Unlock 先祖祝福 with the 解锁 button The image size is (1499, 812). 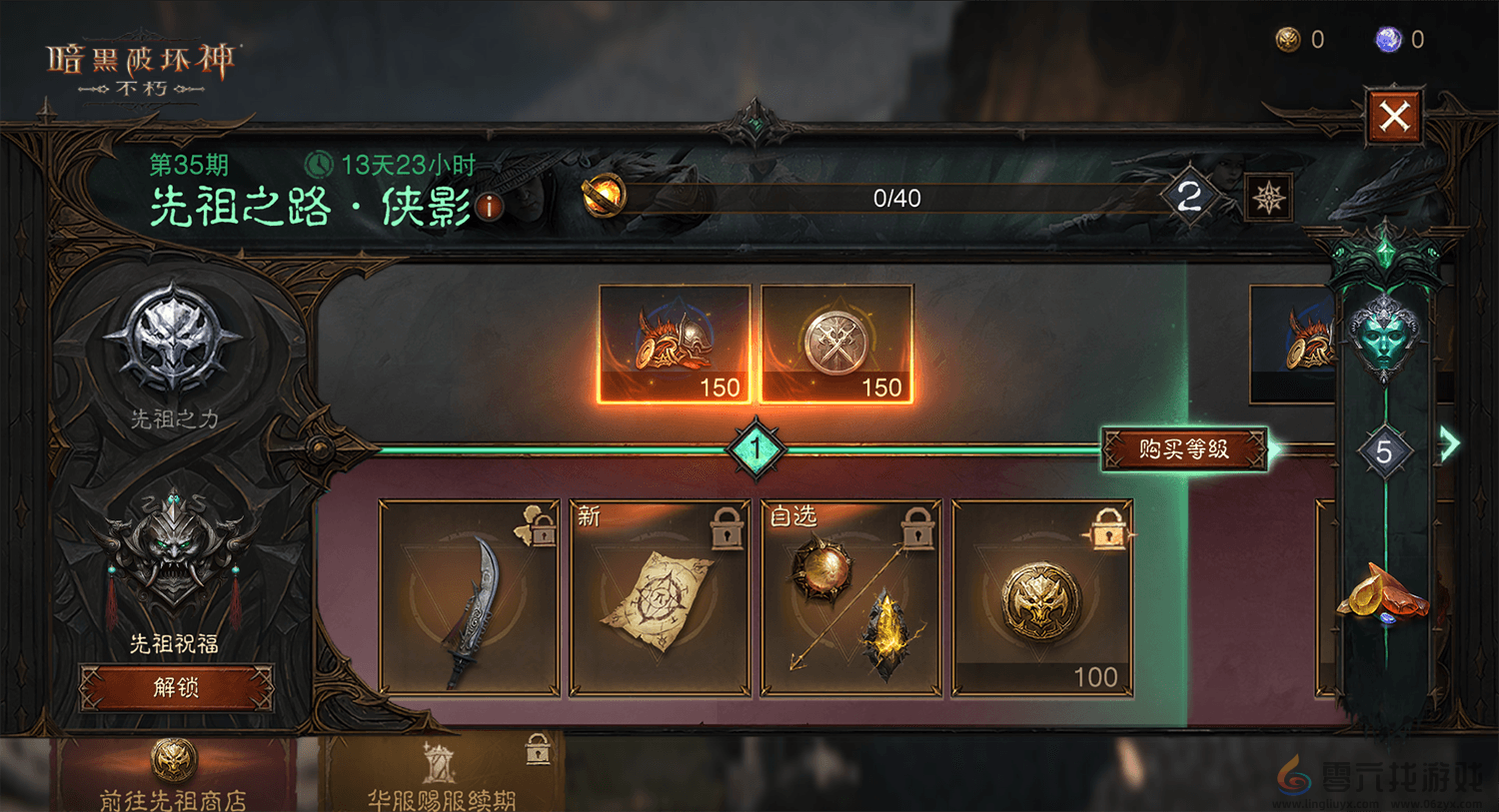pos(176,687)
